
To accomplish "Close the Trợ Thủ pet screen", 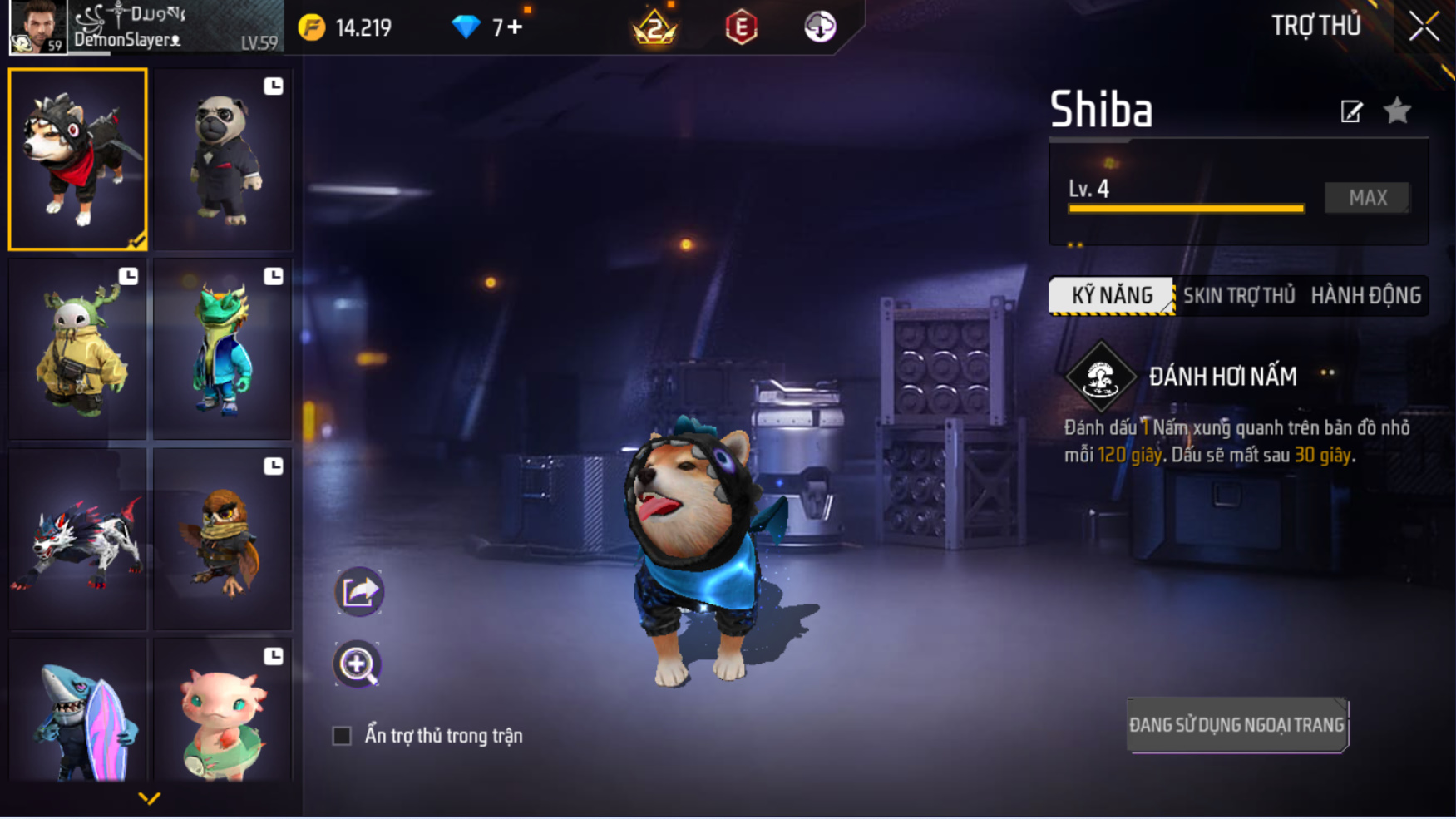I will pyautogui.click(x=1424, y=27).
